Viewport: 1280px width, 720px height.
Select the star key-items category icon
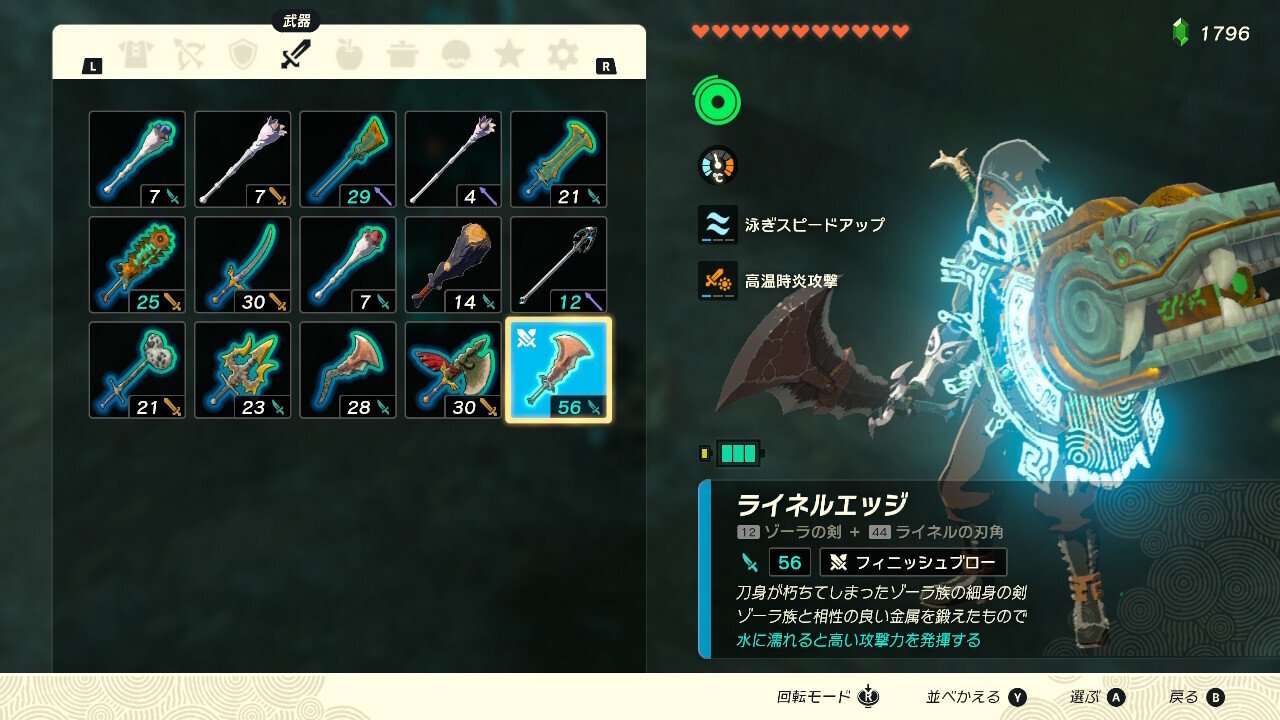tap(509, 55)
